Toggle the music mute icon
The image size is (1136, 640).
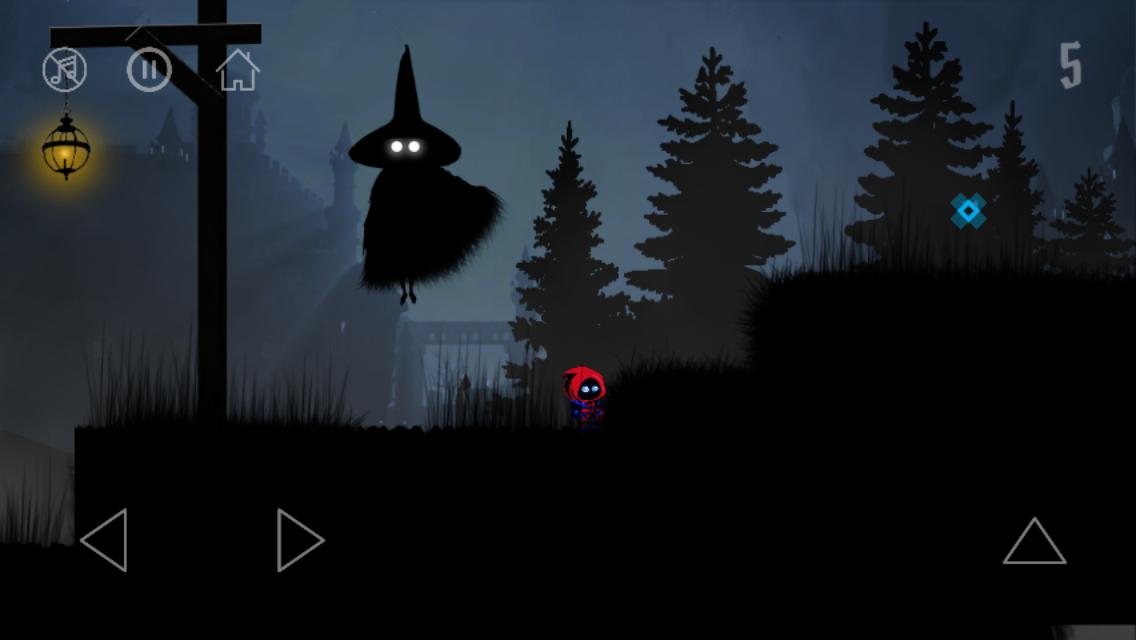pos(65,70)
